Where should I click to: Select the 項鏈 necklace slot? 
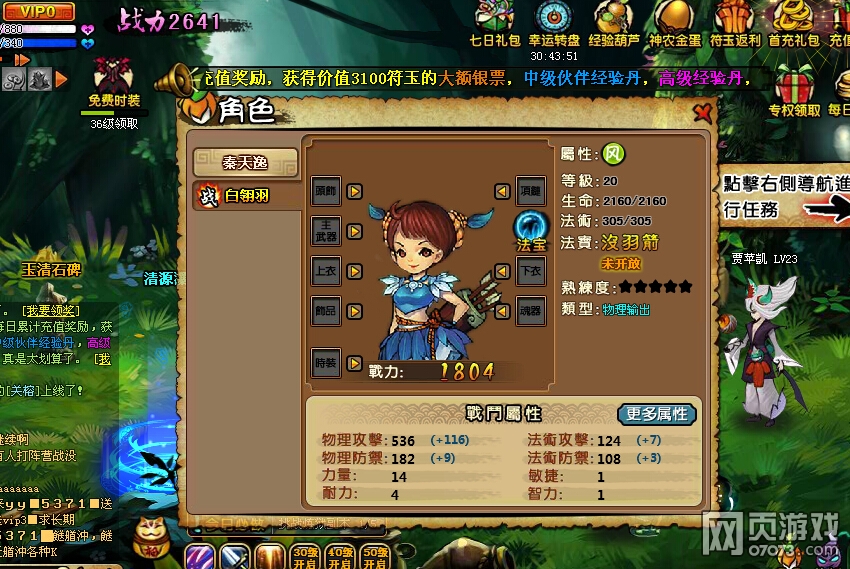click(531, 190)
